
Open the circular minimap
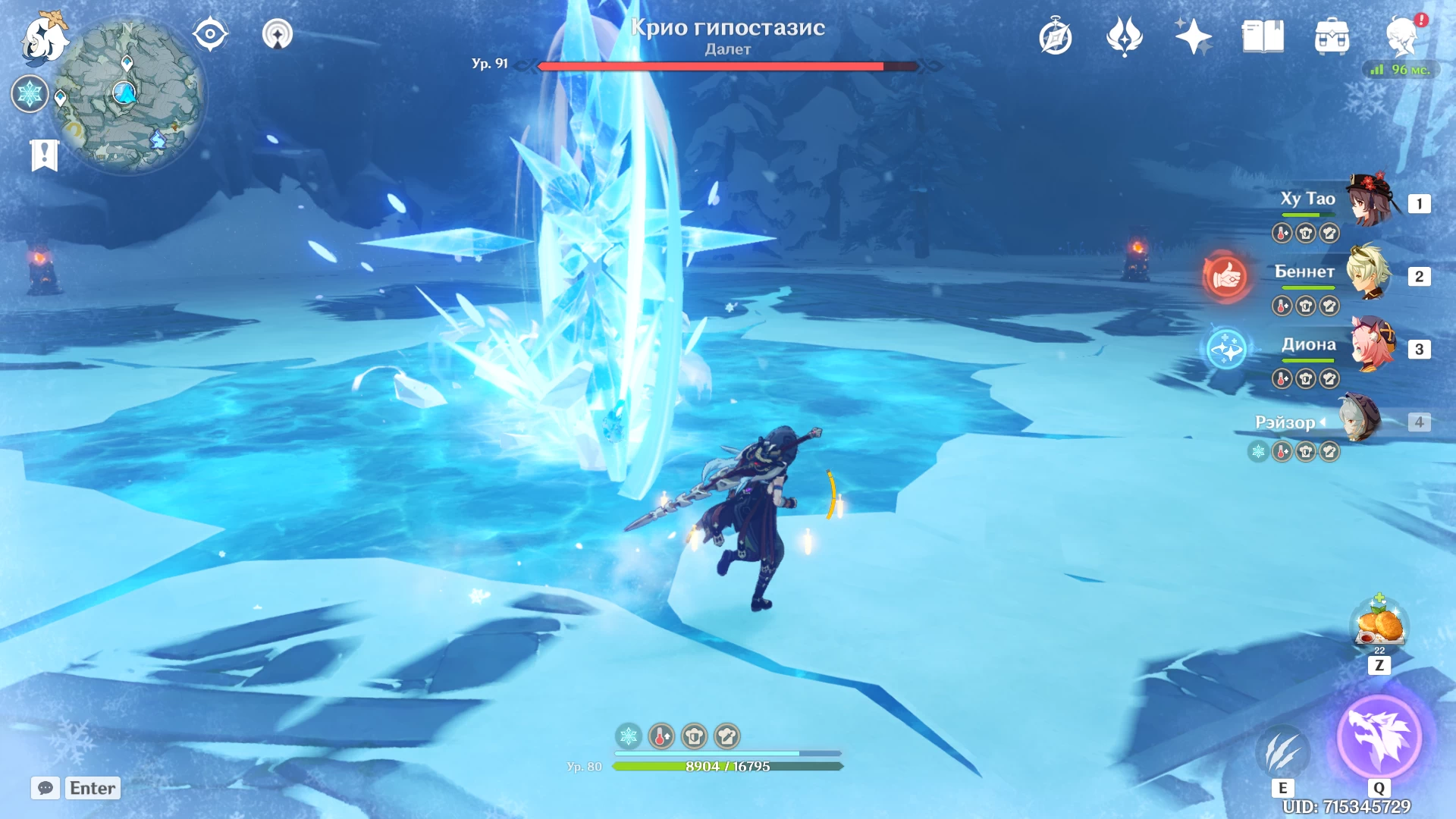[127, 96]
